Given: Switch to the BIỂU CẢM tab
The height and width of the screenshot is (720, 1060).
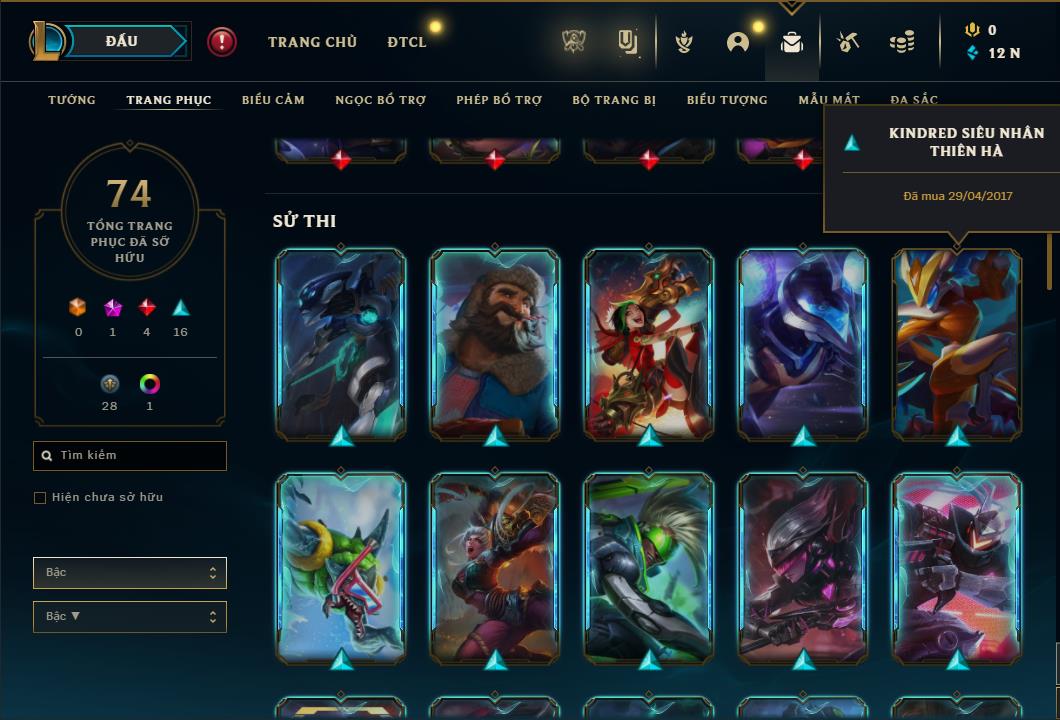Looking at the screenshot, I should [273, 100].
